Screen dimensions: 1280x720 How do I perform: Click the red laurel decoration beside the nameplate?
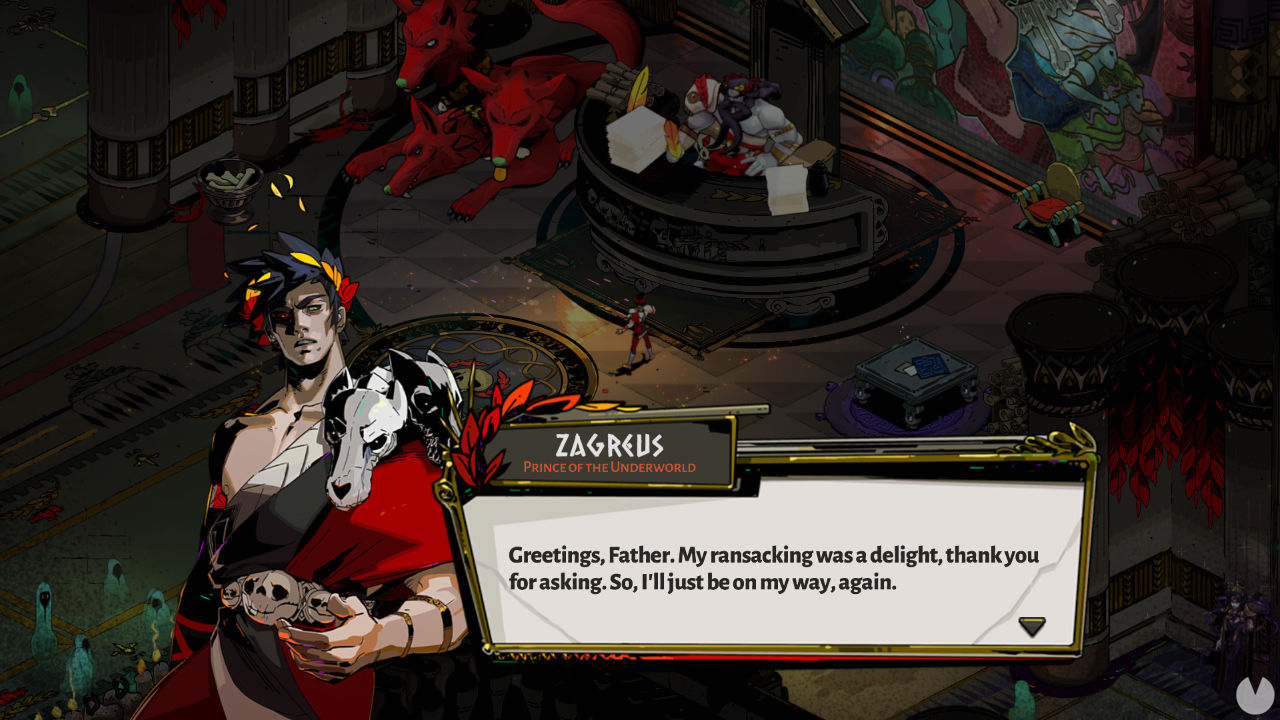click(477, 440)
